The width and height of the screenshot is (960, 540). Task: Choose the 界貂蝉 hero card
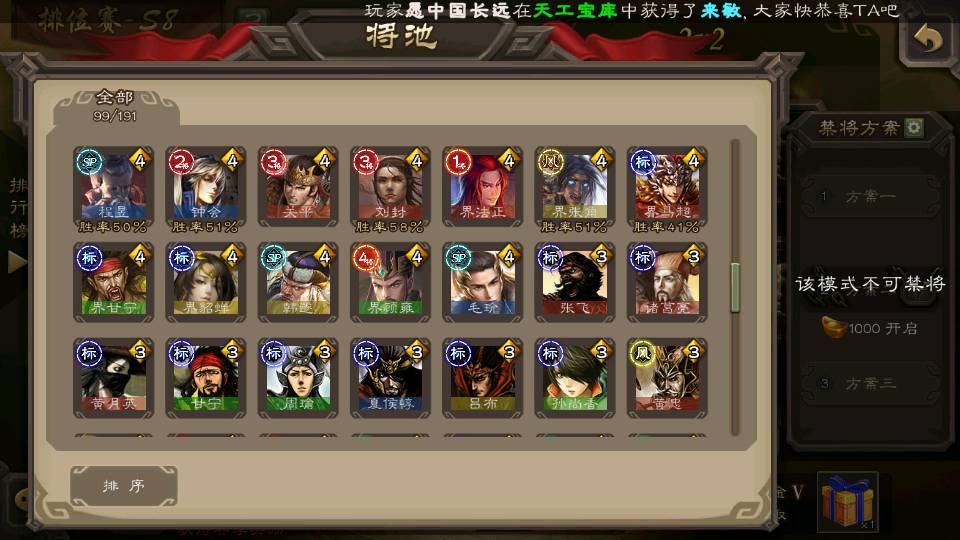[205, 282]
